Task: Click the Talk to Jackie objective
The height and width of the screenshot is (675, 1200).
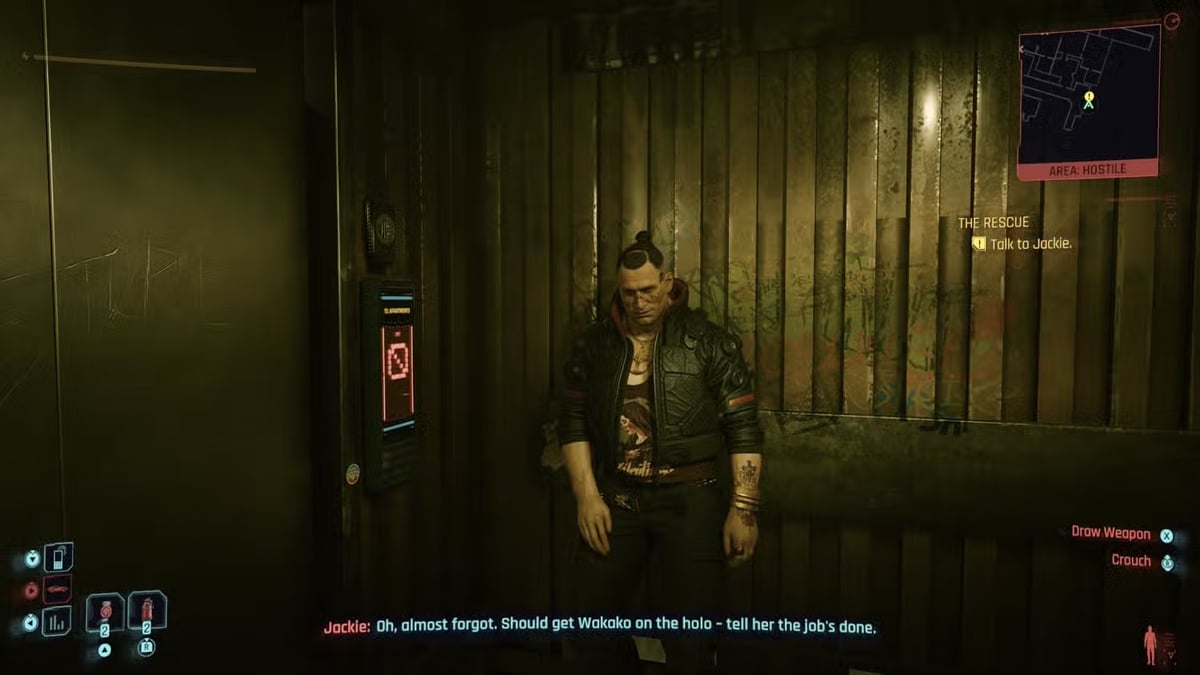Action: 1030,243
